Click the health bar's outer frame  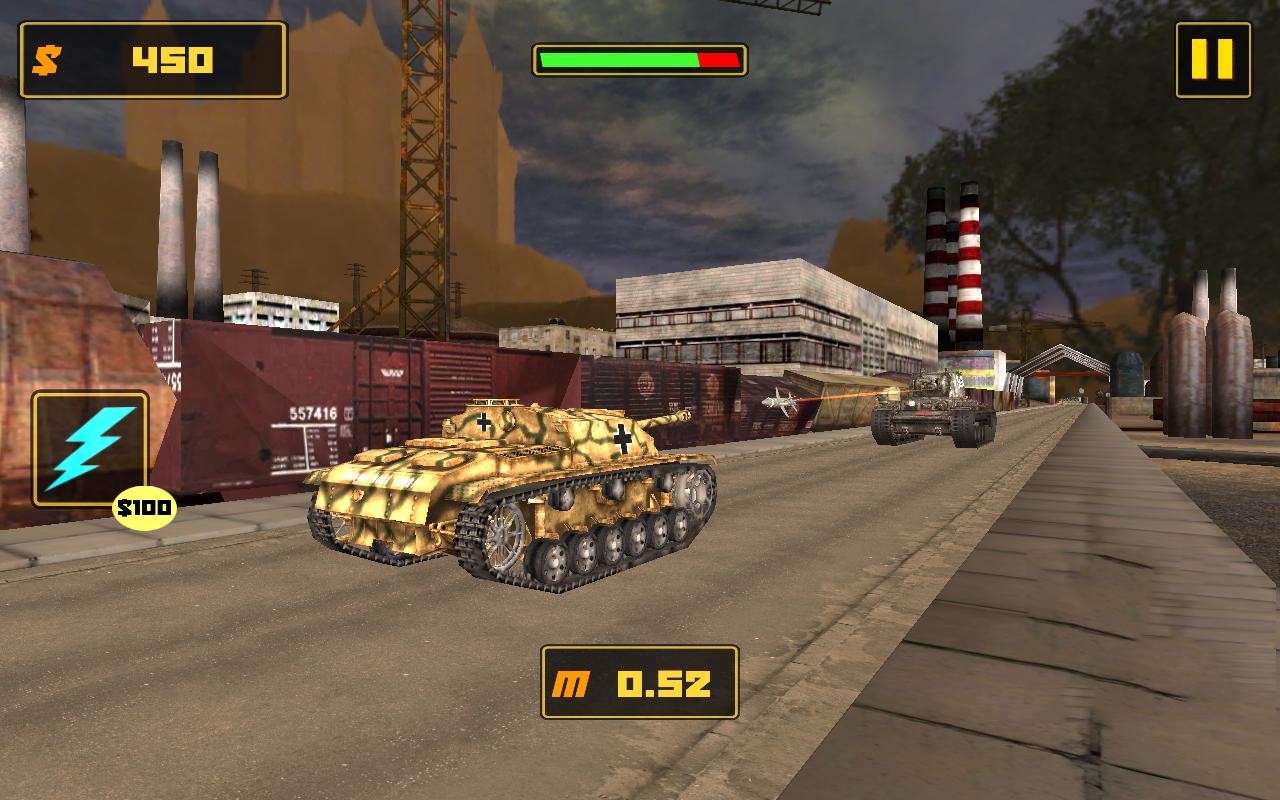[640, 43]
